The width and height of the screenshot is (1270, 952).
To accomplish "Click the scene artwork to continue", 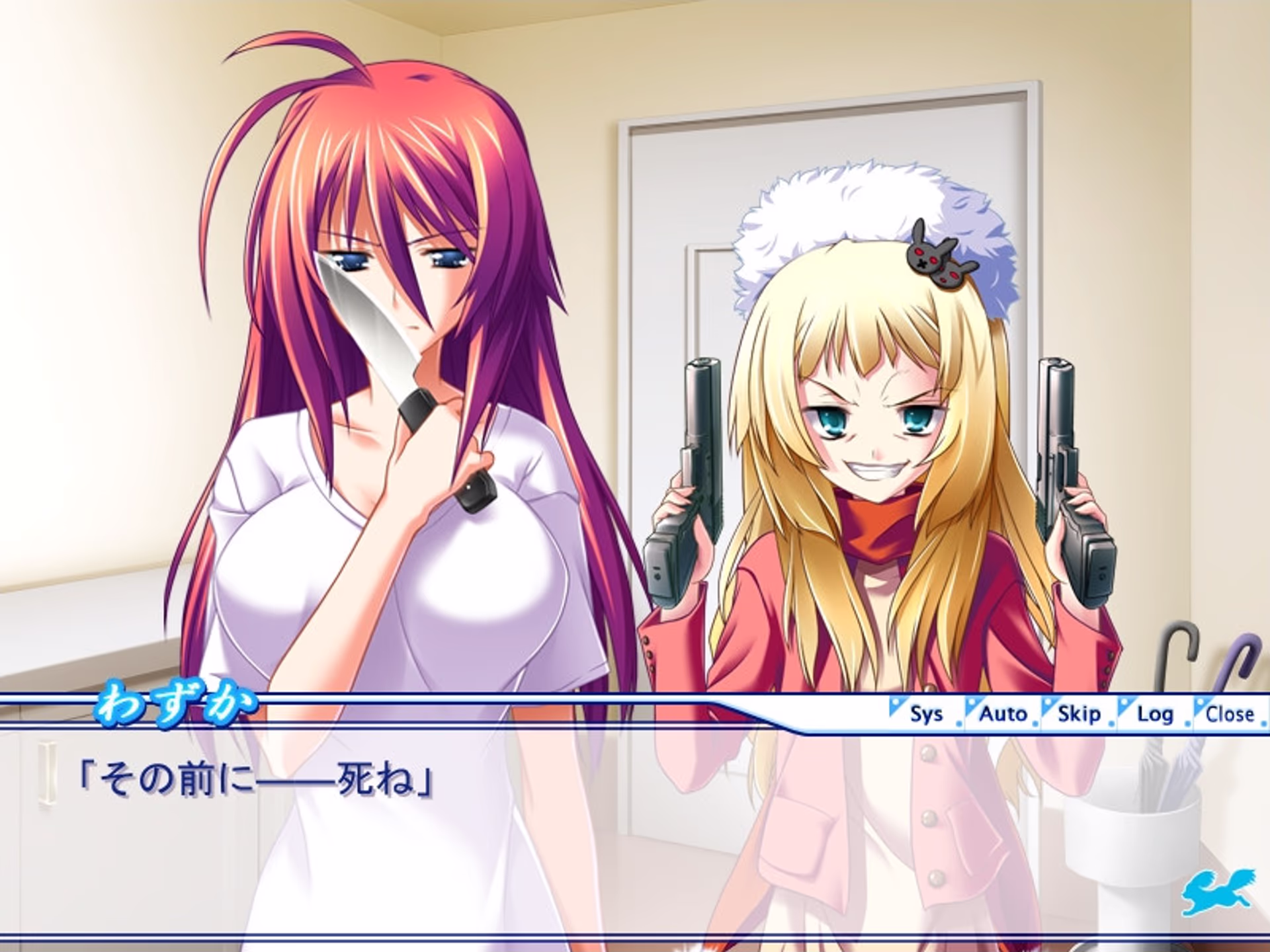I will click(635, 331).
